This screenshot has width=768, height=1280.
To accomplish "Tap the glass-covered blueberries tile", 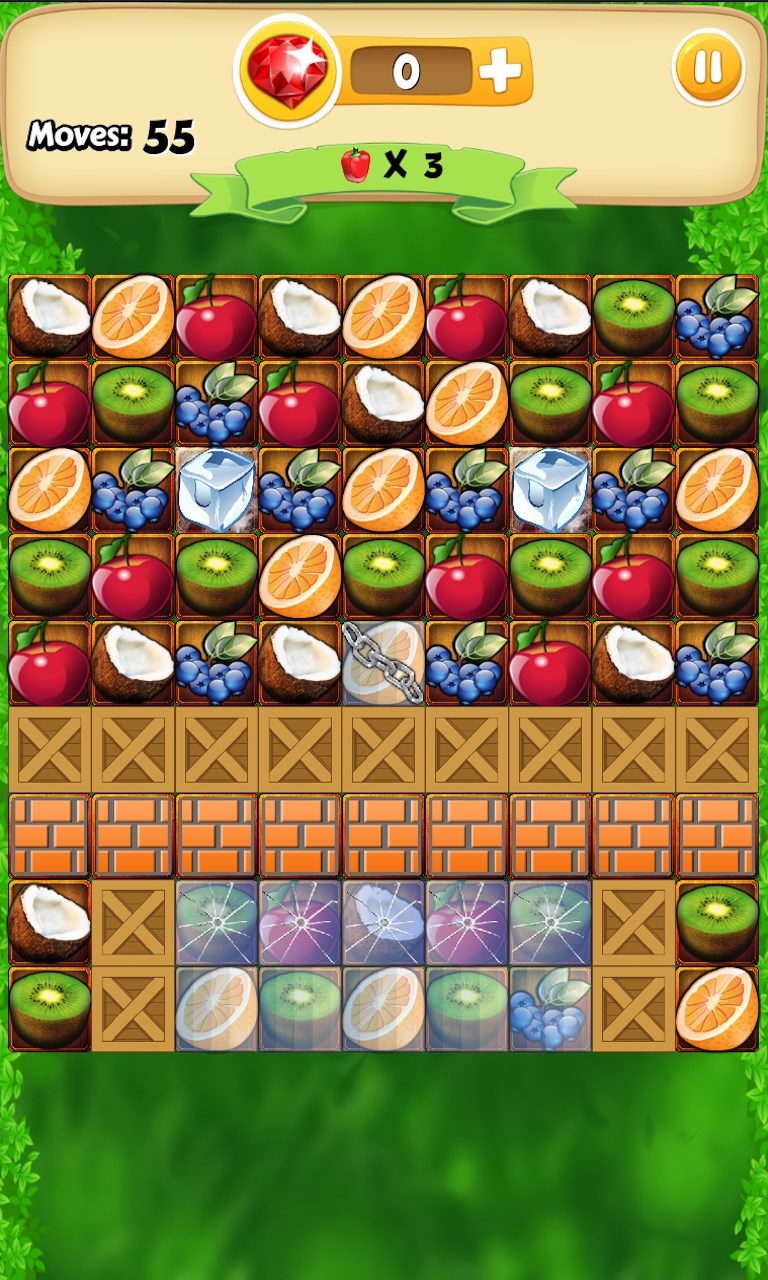I will pos(550,1008).
